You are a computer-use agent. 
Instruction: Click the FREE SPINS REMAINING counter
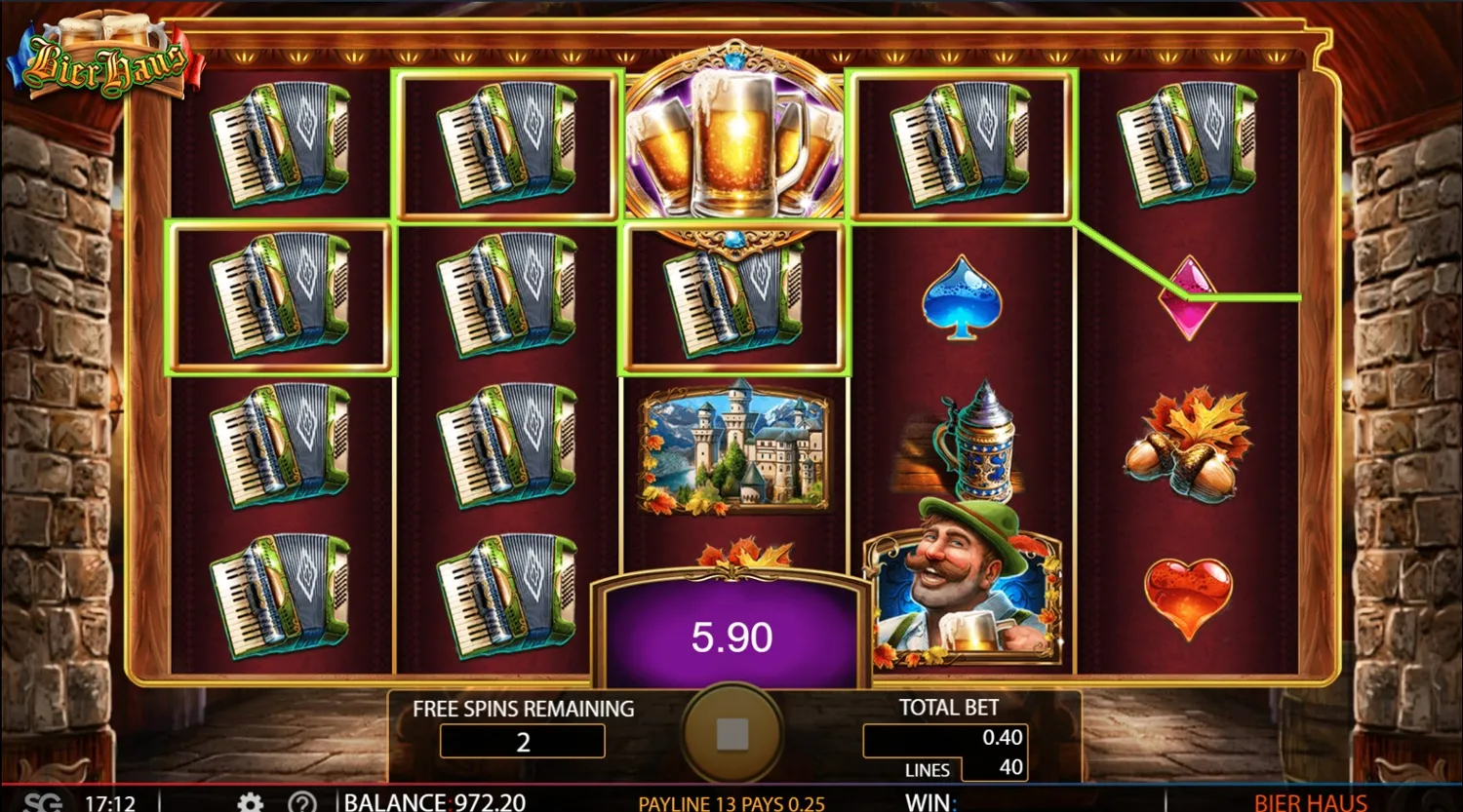click(x=523, y=741)
